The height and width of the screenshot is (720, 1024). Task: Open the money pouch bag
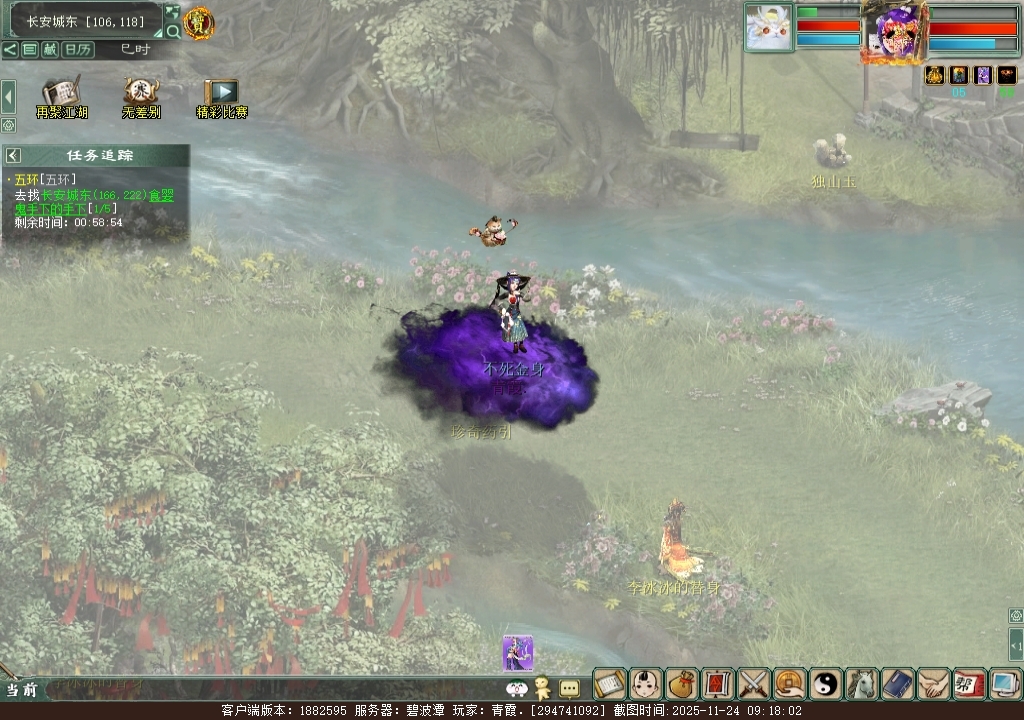tap(681, 684)
